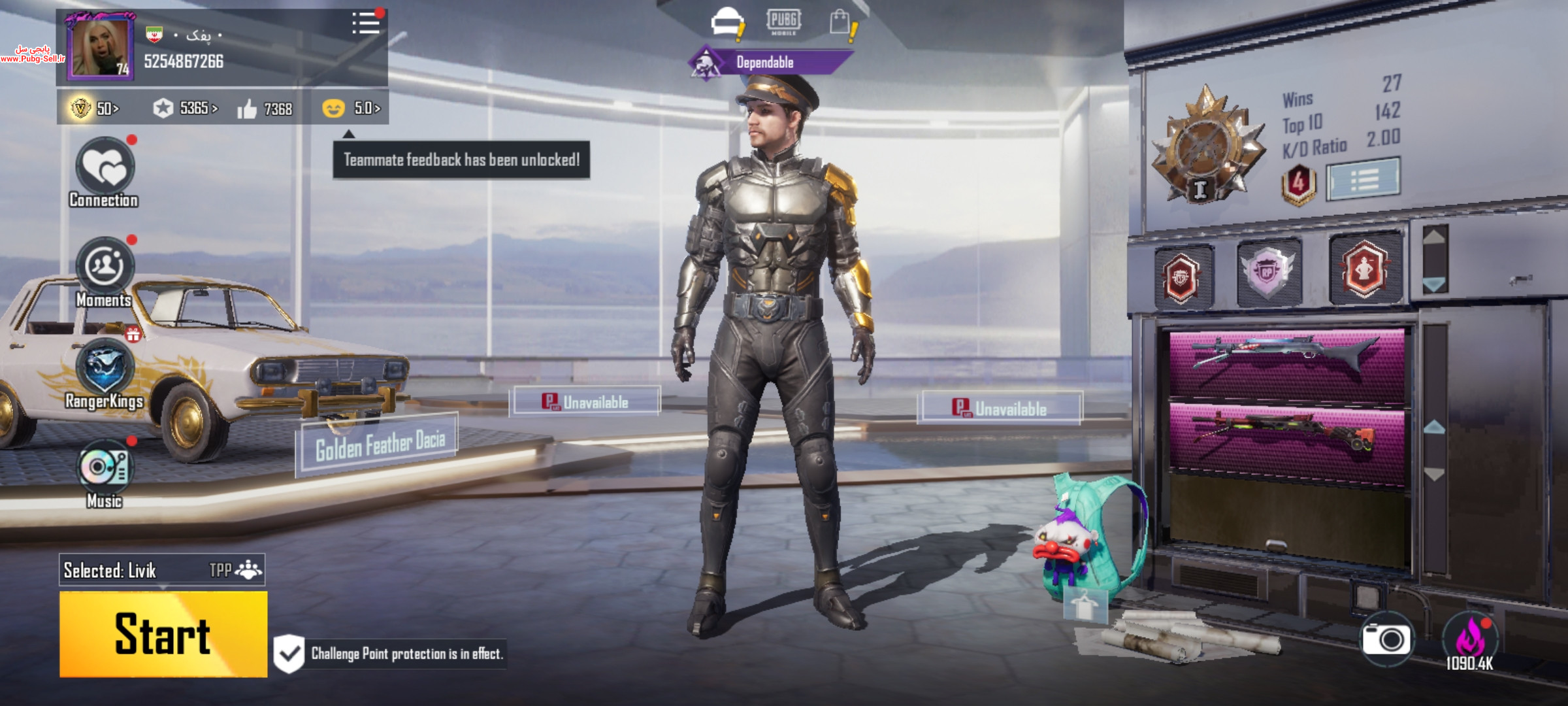The height and width of the screenshot is (706, 1568).
Task: Open the Livik map mode selector
Action: [x=161, y=571]
